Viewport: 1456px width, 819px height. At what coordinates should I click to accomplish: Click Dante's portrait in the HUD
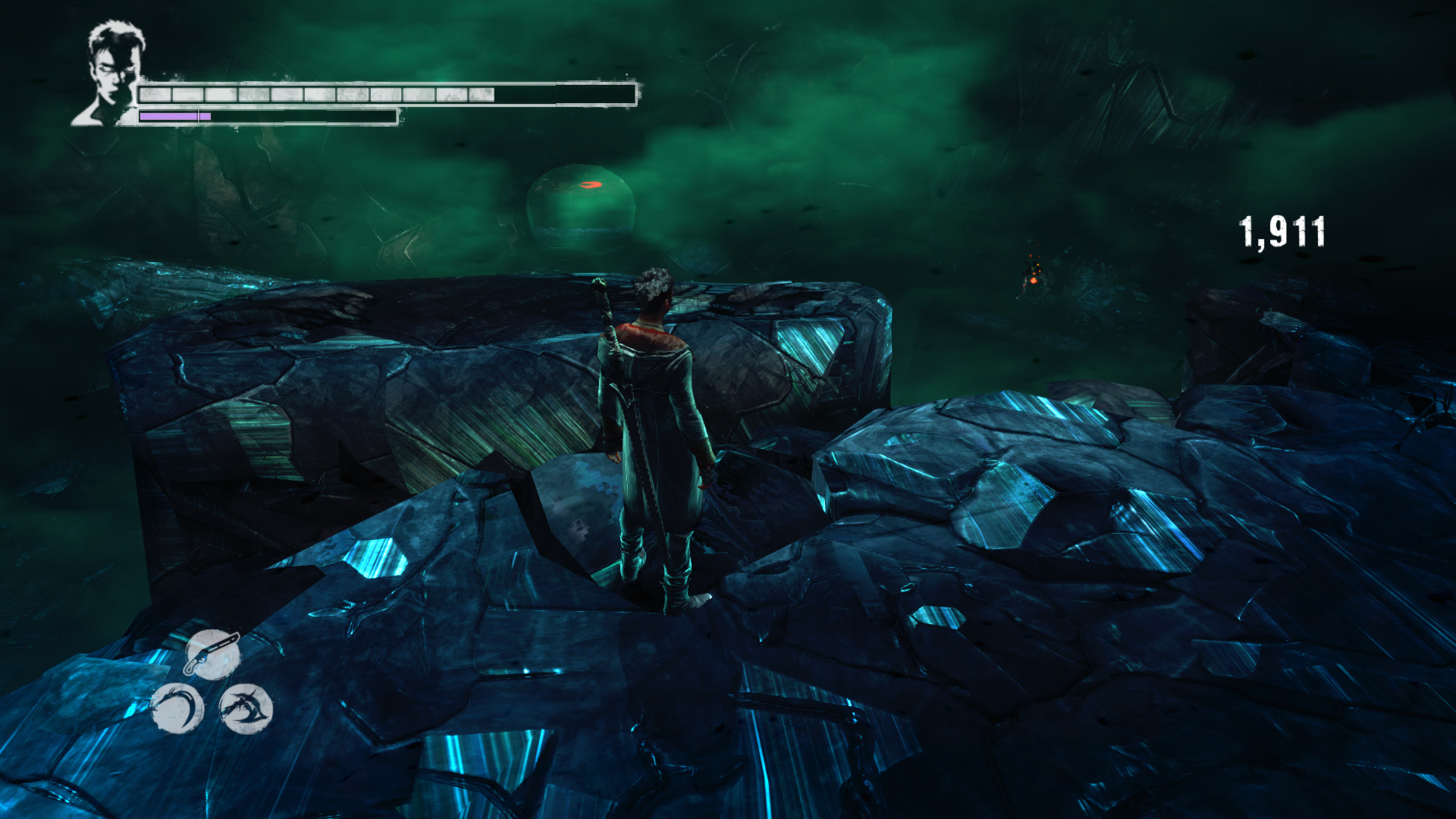click(111, 74)
